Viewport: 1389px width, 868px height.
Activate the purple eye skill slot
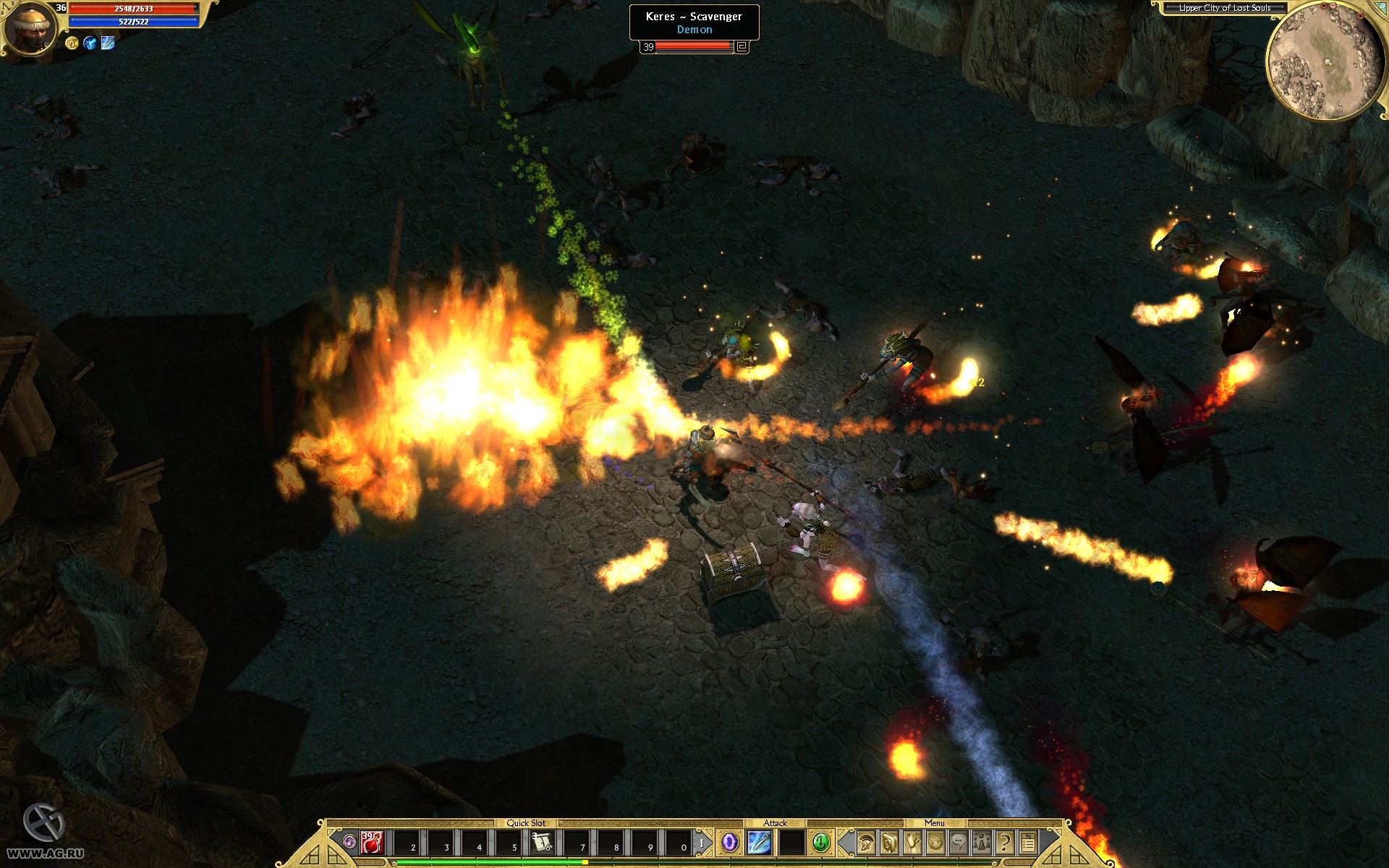click(729, 842)
